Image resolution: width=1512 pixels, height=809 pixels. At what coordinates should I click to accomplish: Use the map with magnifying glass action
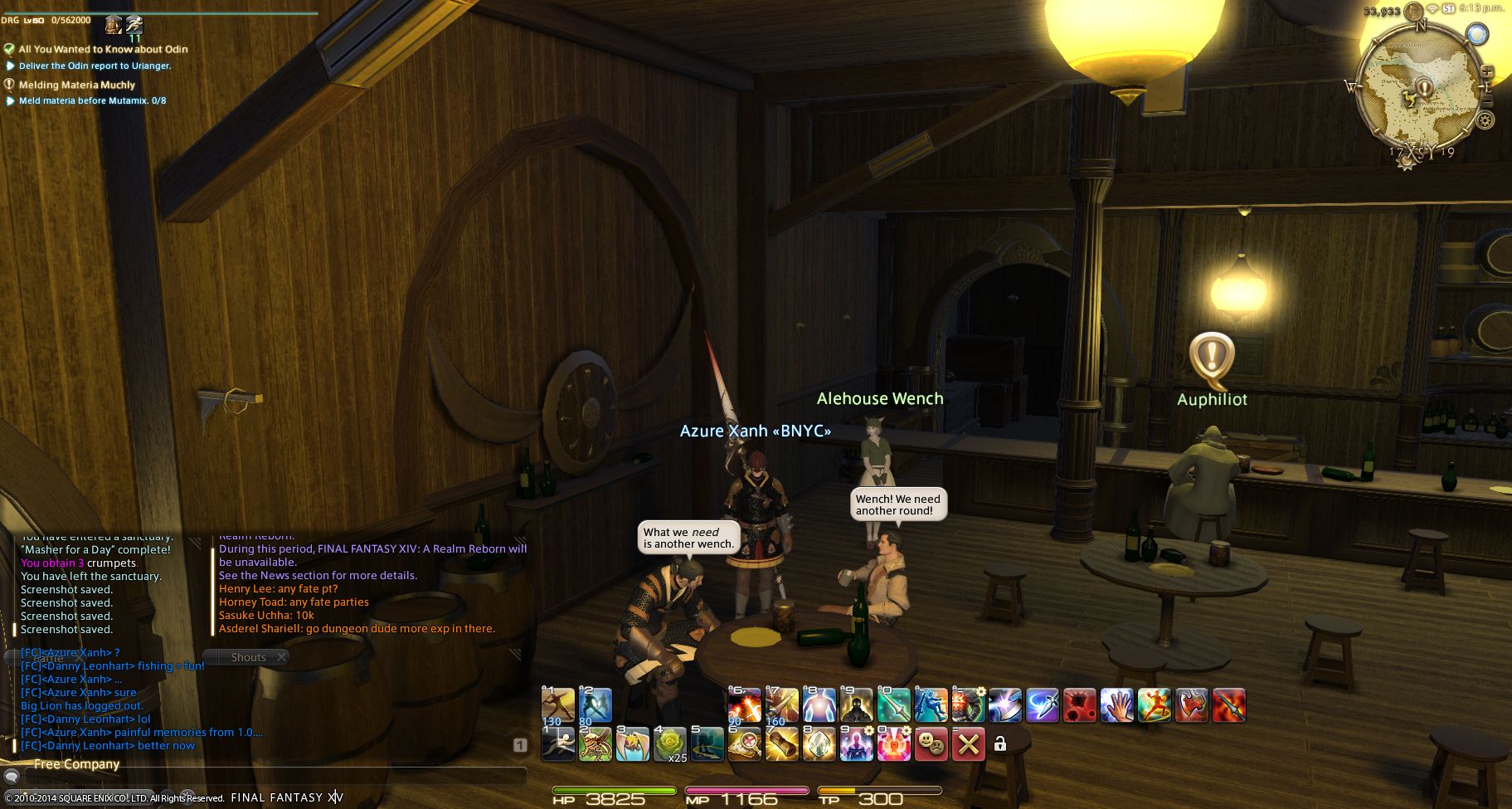[x=744, y=744]
